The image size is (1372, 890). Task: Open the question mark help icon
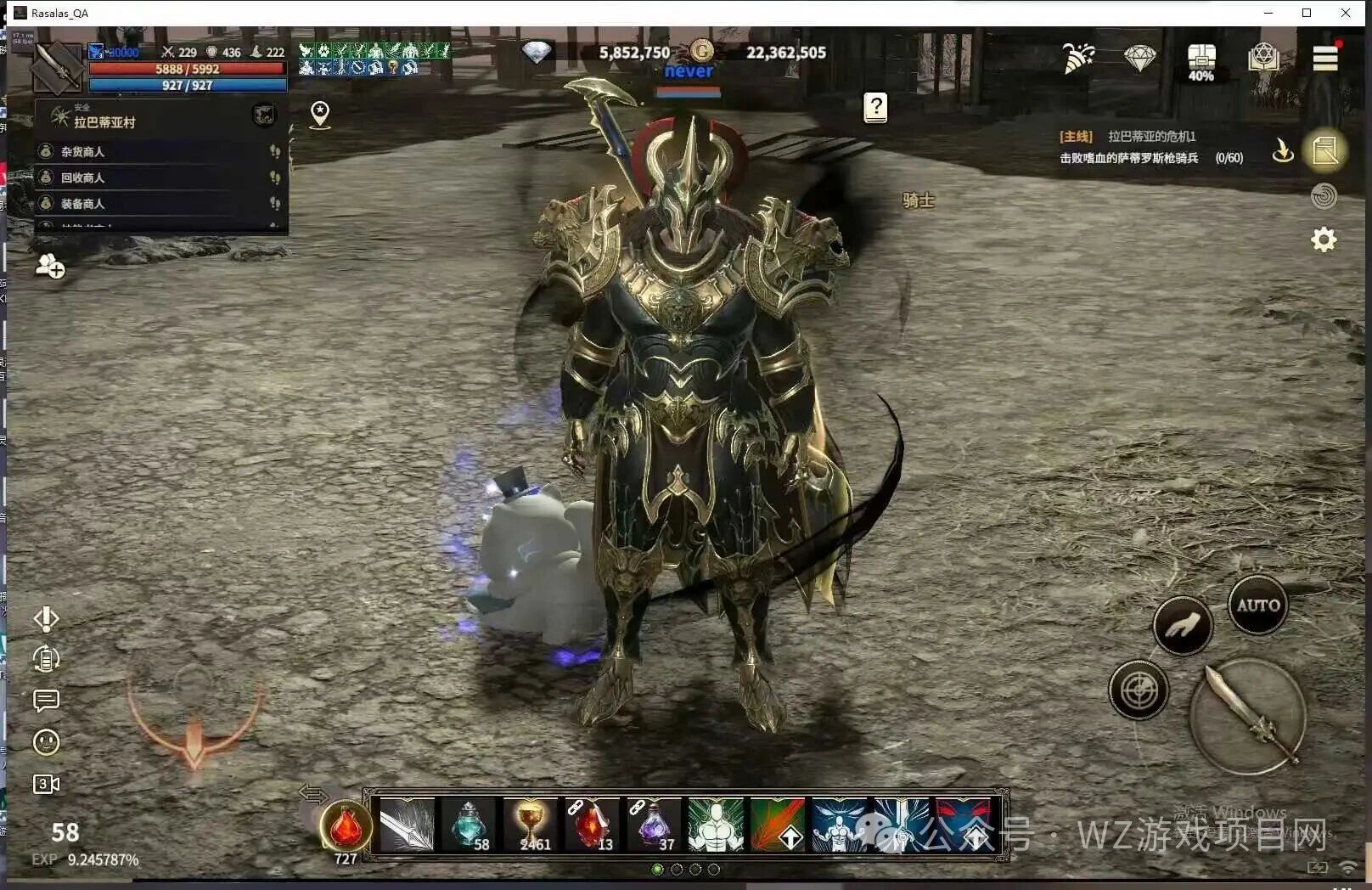(x=875, y=108)
